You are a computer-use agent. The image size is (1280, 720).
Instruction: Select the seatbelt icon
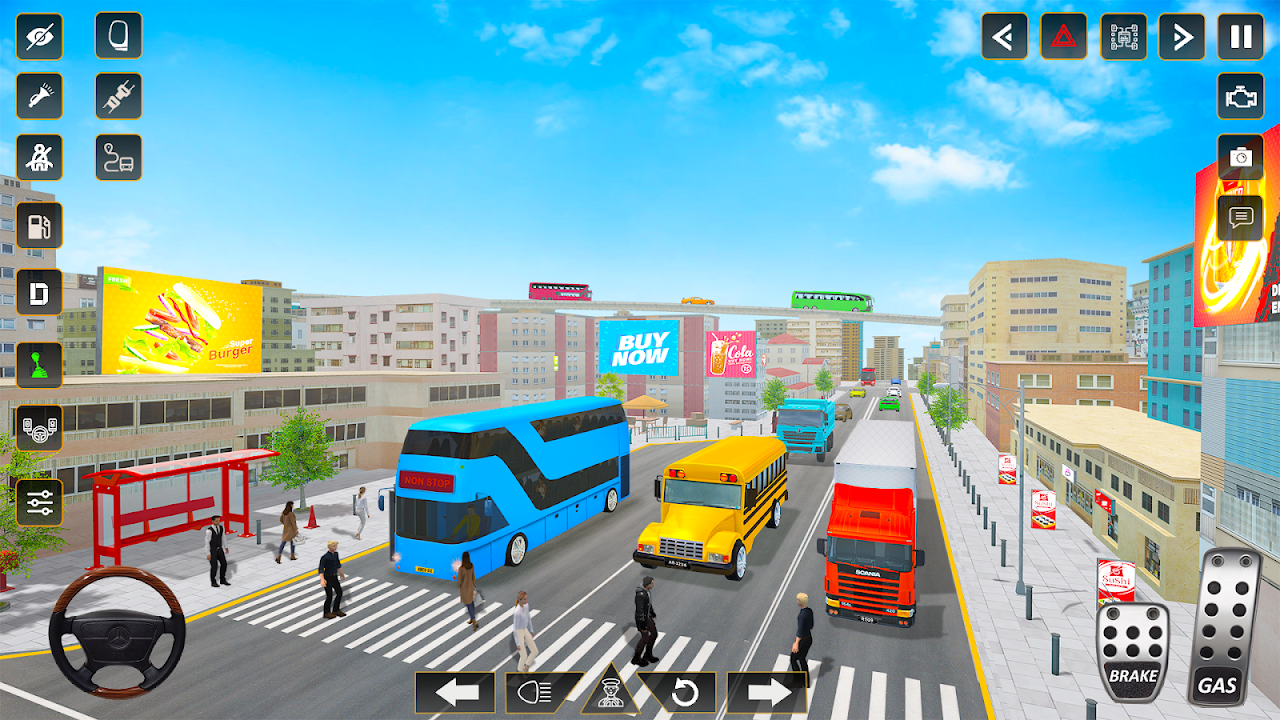click(x=38, y=157)
